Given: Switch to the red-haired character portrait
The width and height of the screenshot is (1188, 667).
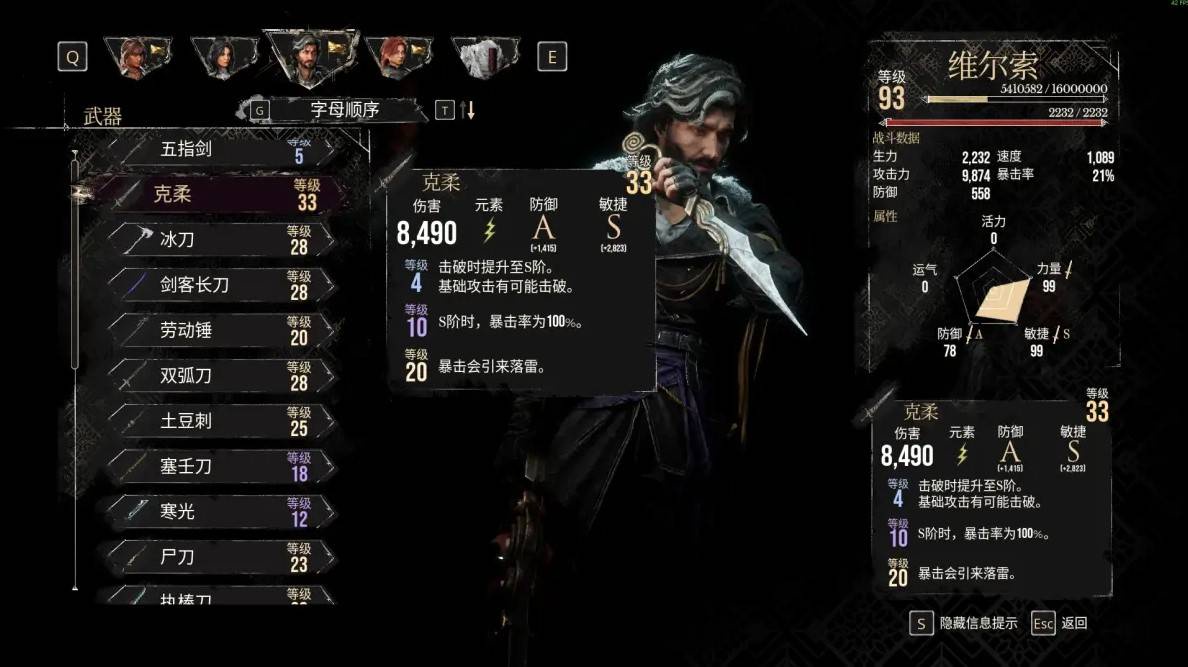Looking at the screenshot, I should [397, 57].
